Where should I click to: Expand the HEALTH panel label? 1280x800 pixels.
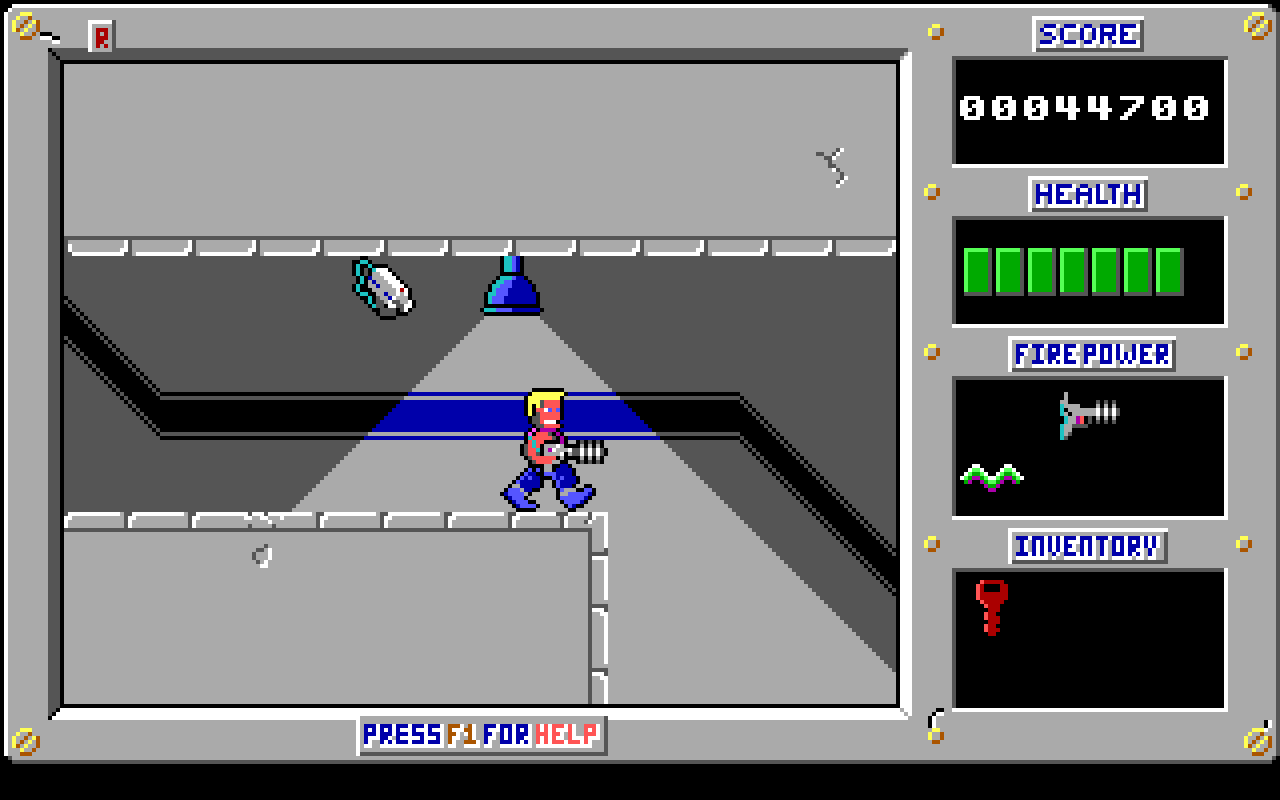pos(1088,196)
